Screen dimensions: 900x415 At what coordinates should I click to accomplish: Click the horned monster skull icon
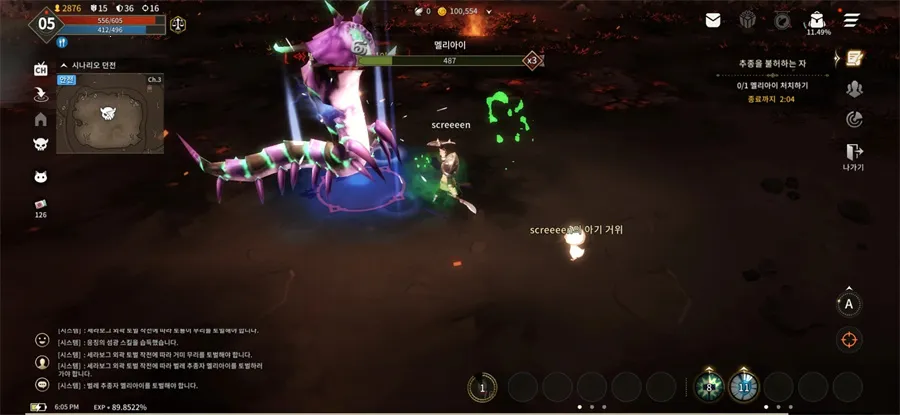(x=41, y=145)
